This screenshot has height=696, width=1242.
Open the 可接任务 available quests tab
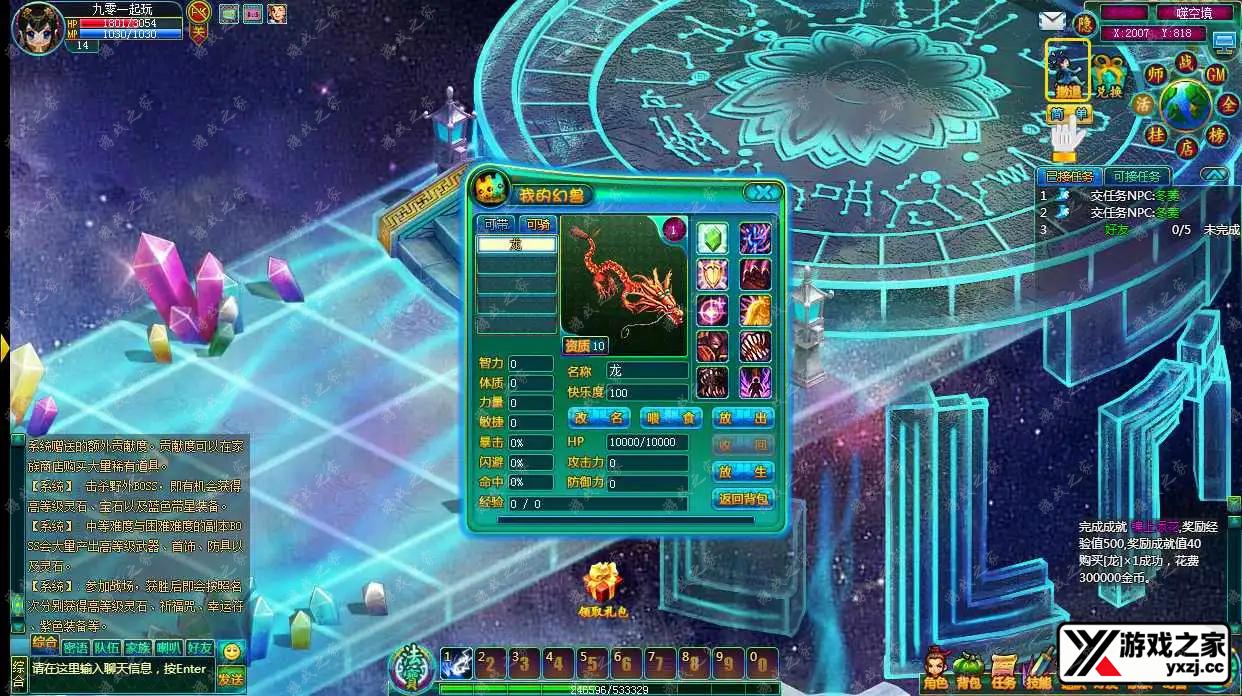(1136, 176)
